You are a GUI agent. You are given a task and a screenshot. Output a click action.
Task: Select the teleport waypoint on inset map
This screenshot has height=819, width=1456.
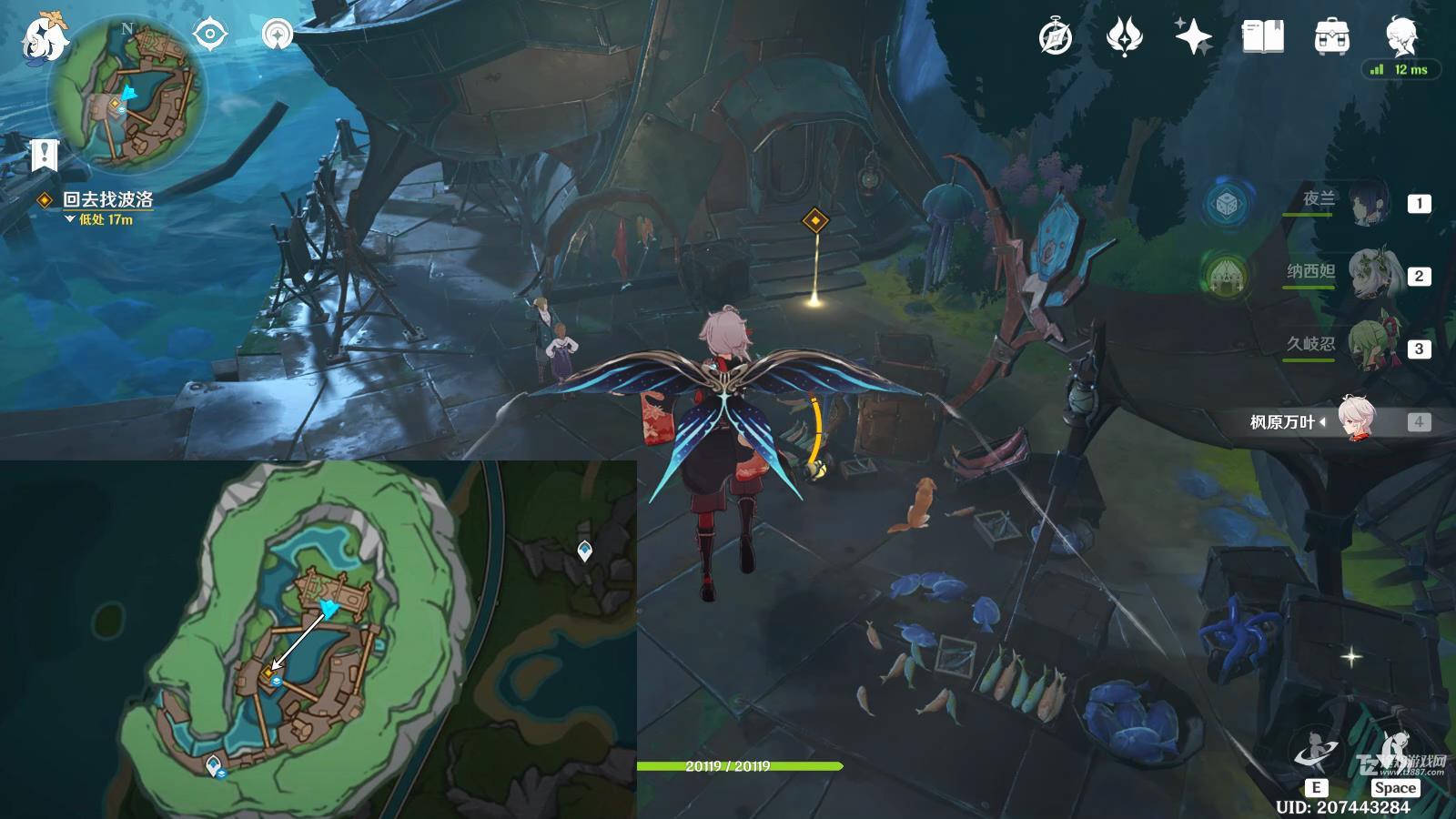tap(584, 550)
